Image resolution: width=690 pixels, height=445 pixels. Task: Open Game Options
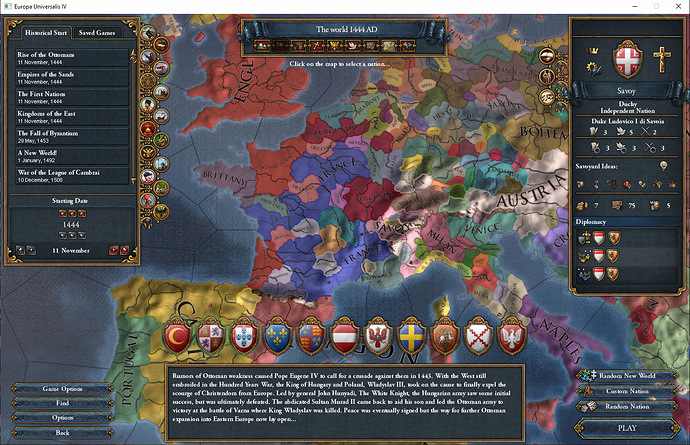(64, 388)
